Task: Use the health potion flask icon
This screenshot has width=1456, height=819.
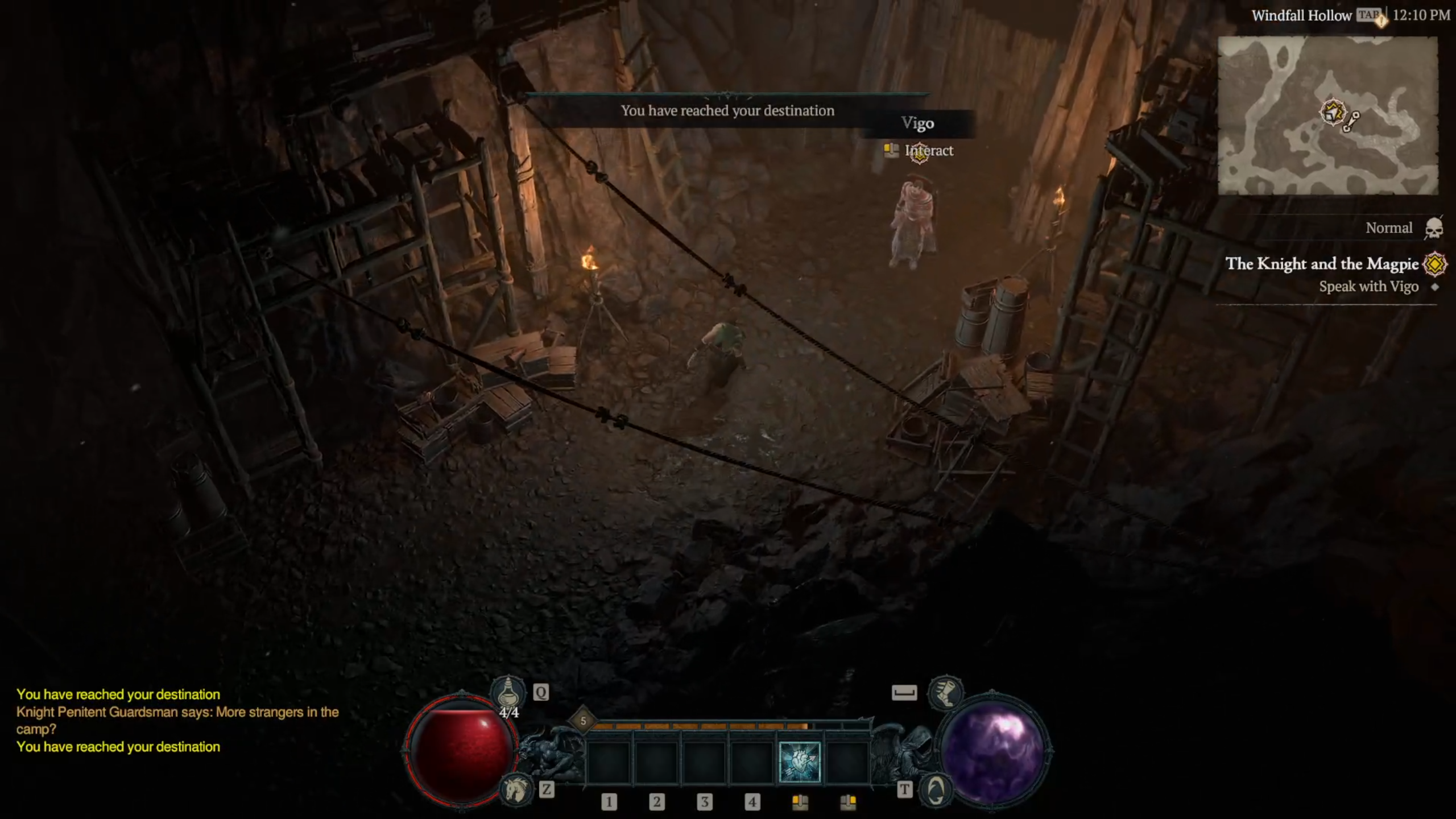Action: [508, 692]
